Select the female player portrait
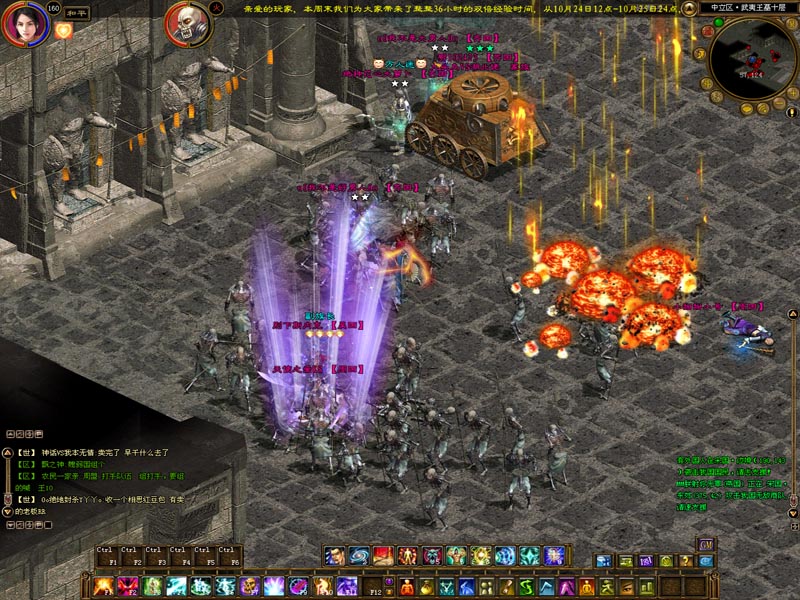Screen dimensions: 800x600 click(x=25, y=23)
